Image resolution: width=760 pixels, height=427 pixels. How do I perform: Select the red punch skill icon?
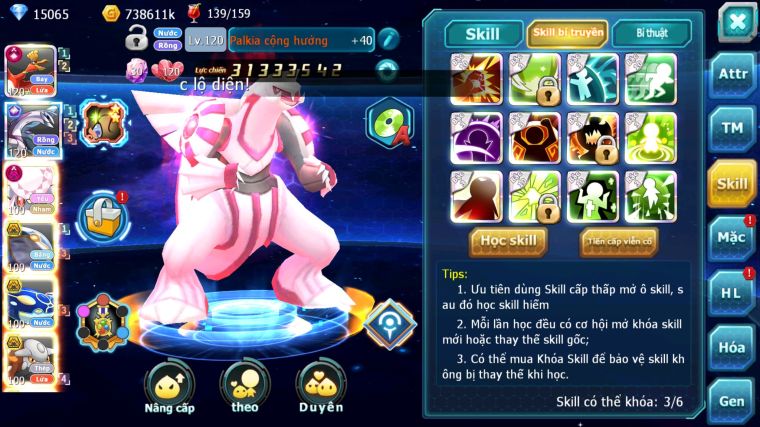coord(476,79)
